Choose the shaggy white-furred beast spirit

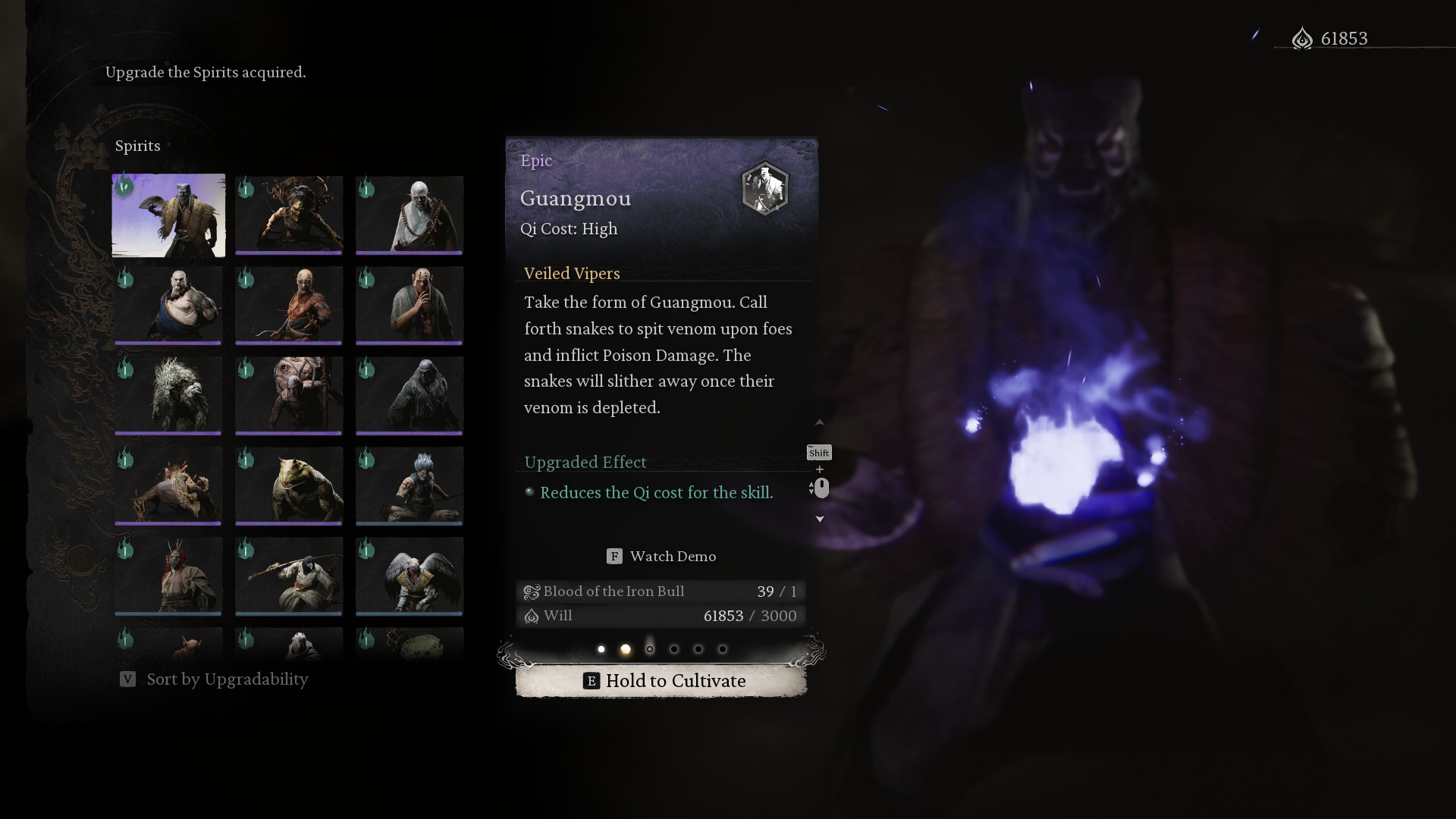tap(168, 395)
